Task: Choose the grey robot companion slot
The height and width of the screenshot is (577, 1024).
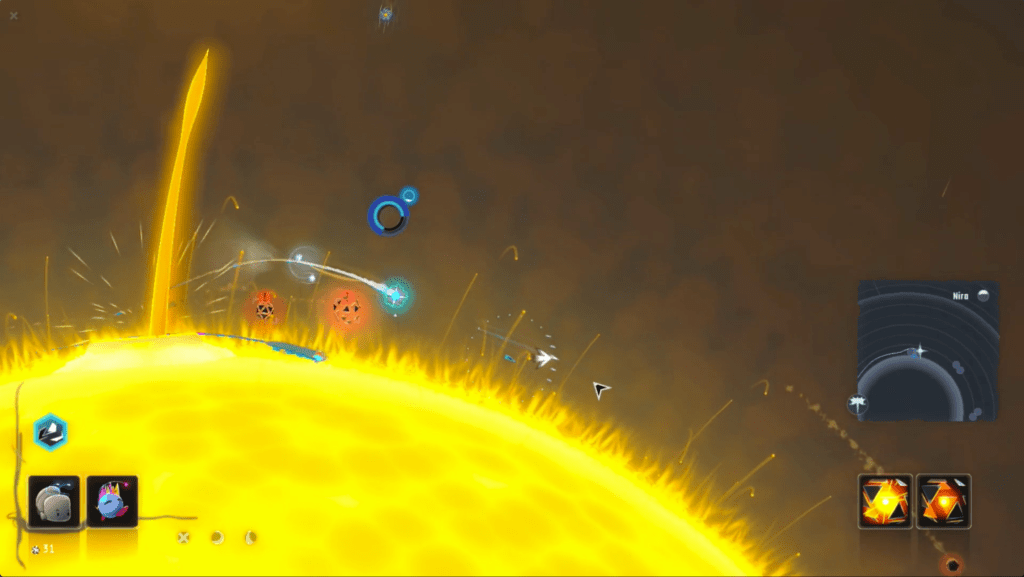Action: point(54,501)
